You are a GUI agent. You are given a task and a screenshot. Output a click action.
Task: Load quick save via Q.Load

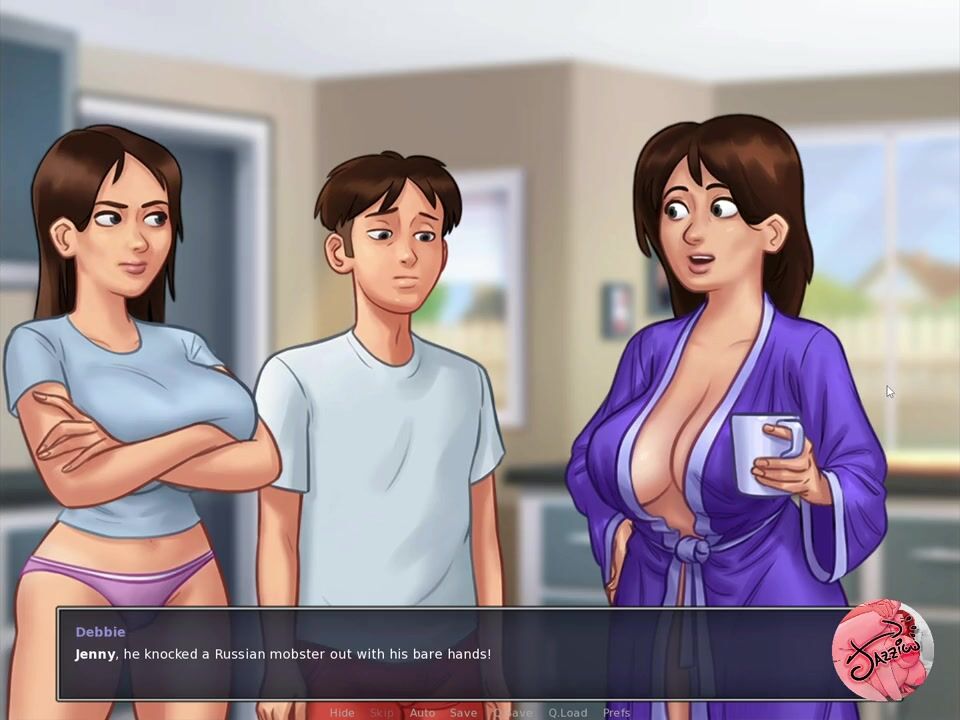coord(567,712)
